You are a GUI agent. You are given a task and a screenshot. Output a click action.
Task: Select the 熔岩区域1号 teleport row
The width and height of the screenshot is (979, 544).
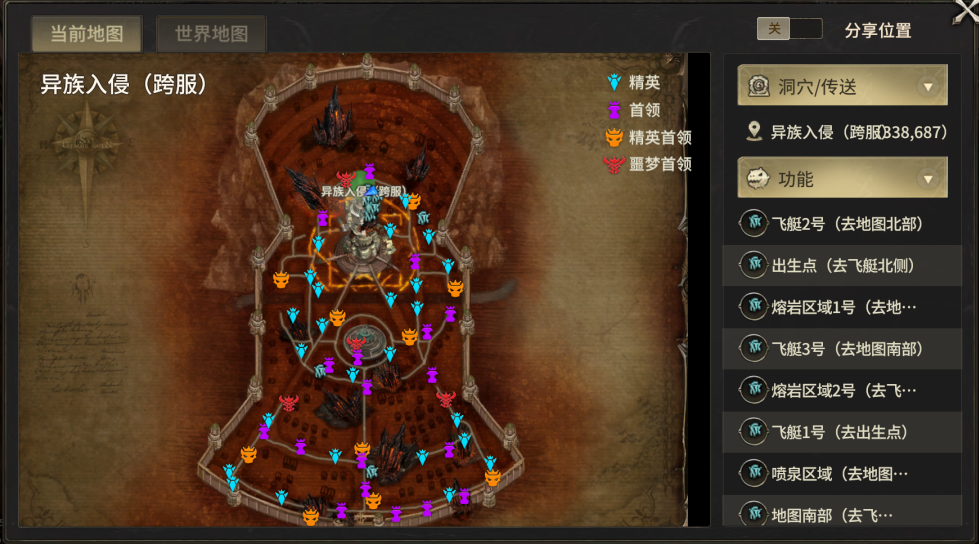[842, 306]
